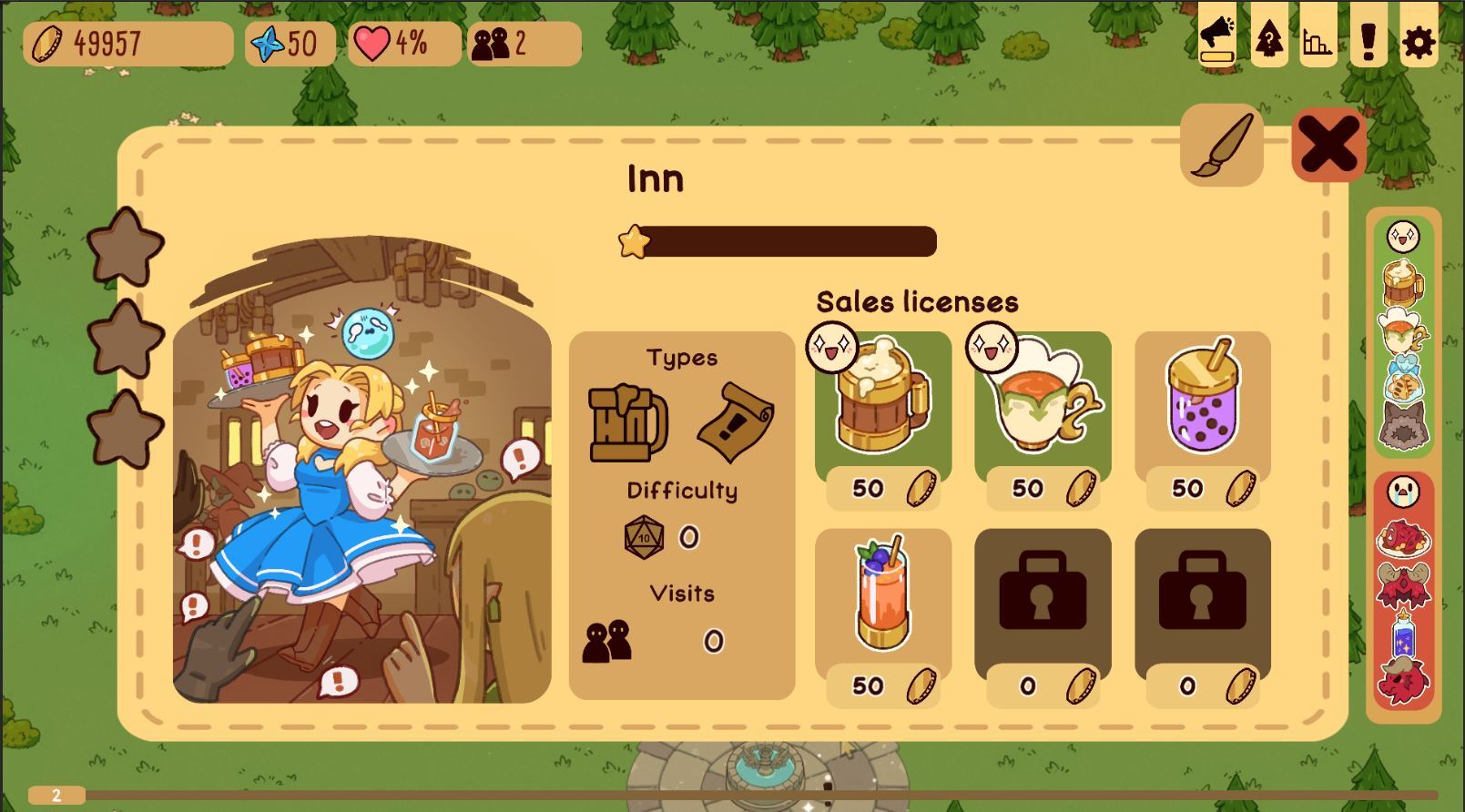The width and height of the screenshot is (1465, 812).
Task: Open the exclamation mark alerts button
Action: tap(1368, 40)
